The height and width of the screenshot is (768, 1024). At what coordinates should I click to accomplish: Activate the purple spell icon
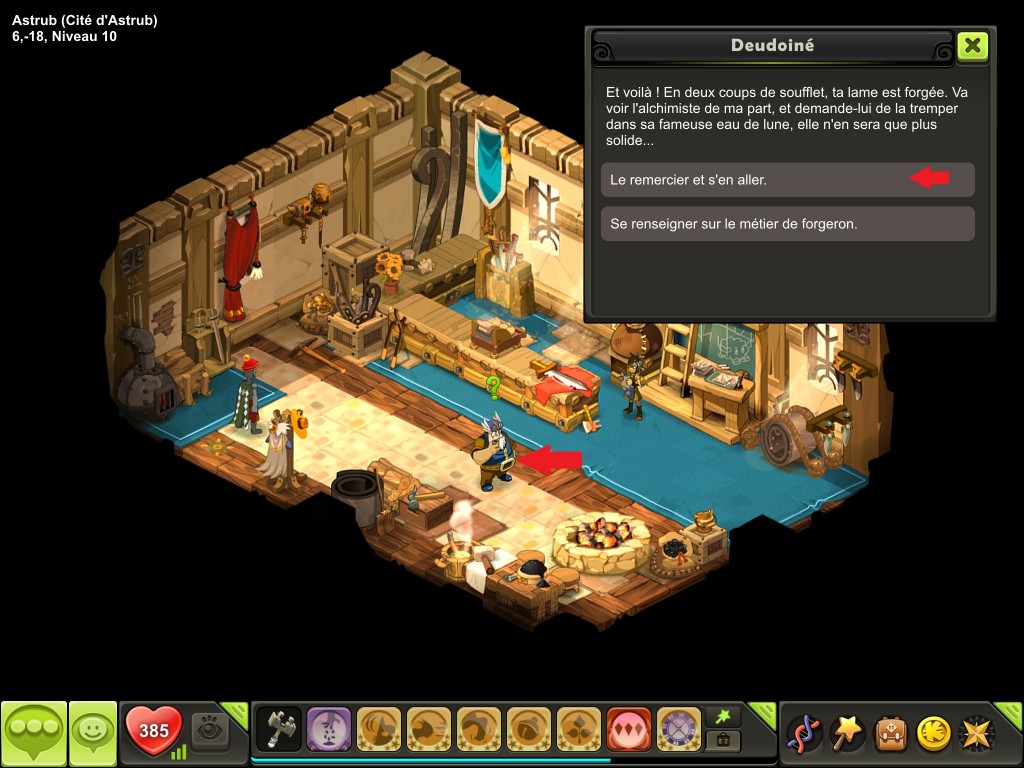[x=329, y=730]
